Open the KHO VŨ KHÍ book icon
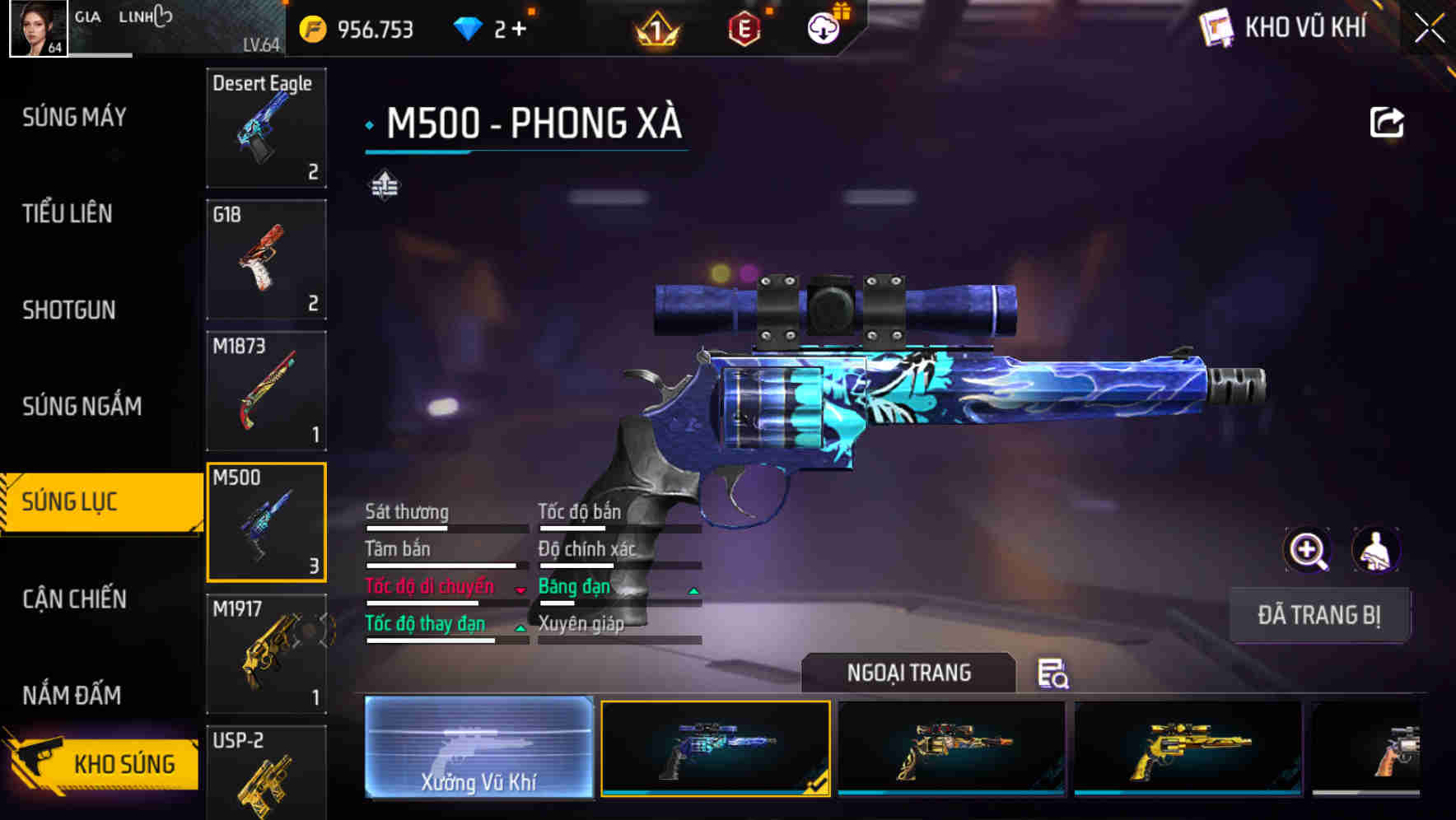 pyautogui.click(x=1217, y=27)
